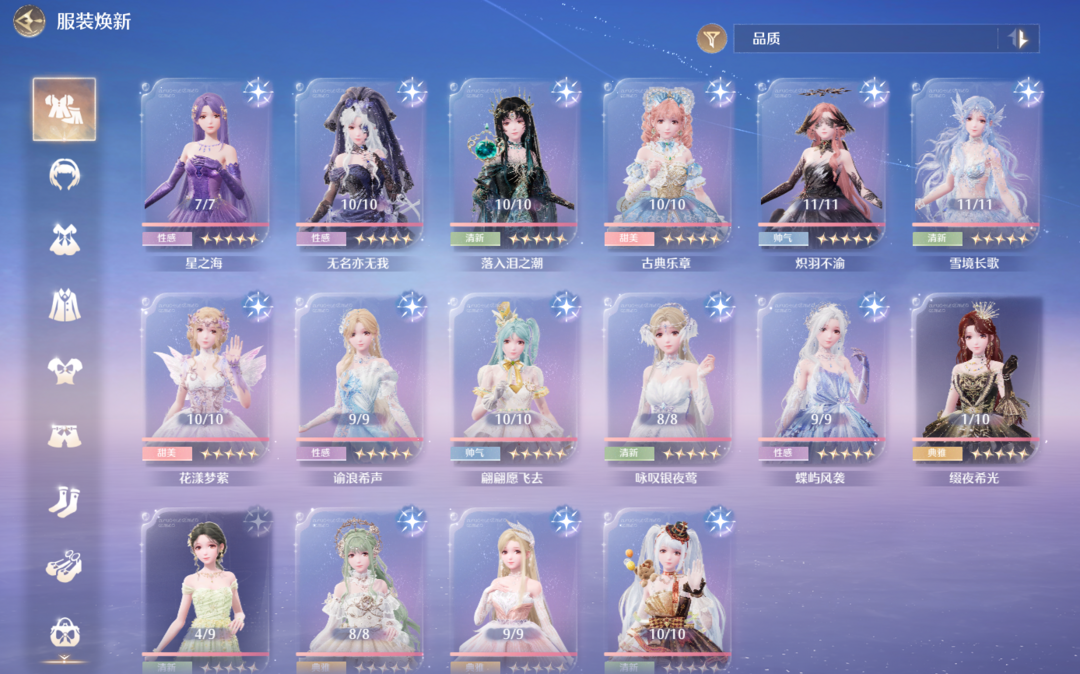The width and height of the screenshot is (1080, 674).
Task: Toggle the sort order arrows
Action: [x=1018, y=39]
